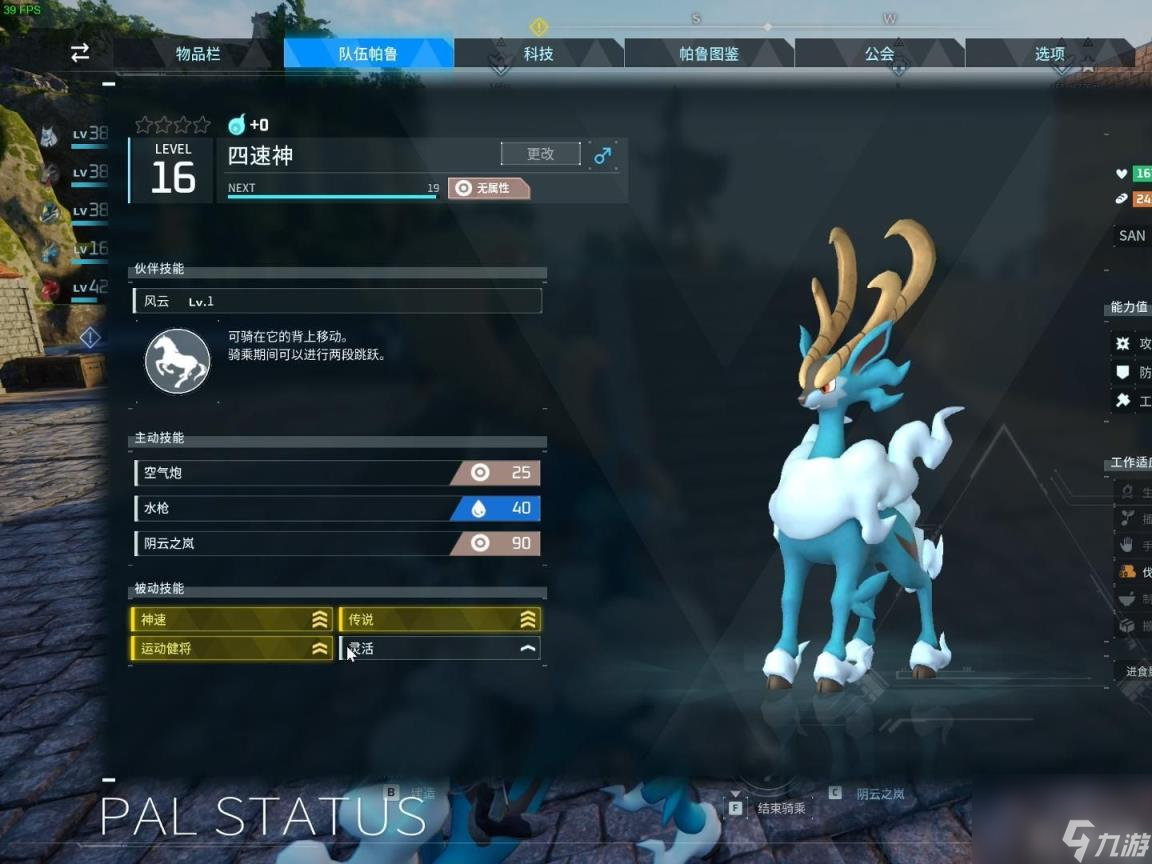The height and width of the screenshot is (864, 1152).
Task: Choose the 运动健将 passive skill
Action: coord(232,649)
